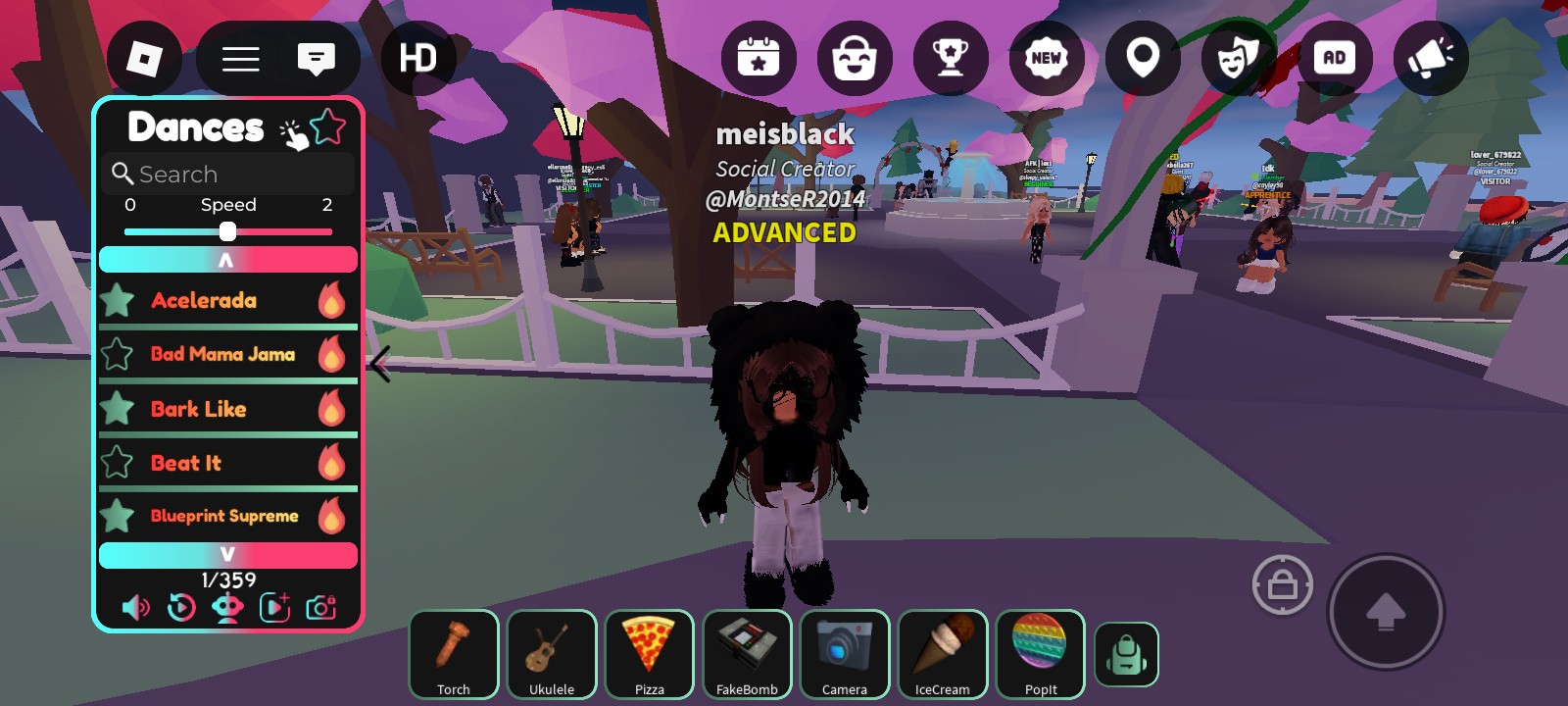
Task: Page down the dance list arrow
Action: pos(227,555)
